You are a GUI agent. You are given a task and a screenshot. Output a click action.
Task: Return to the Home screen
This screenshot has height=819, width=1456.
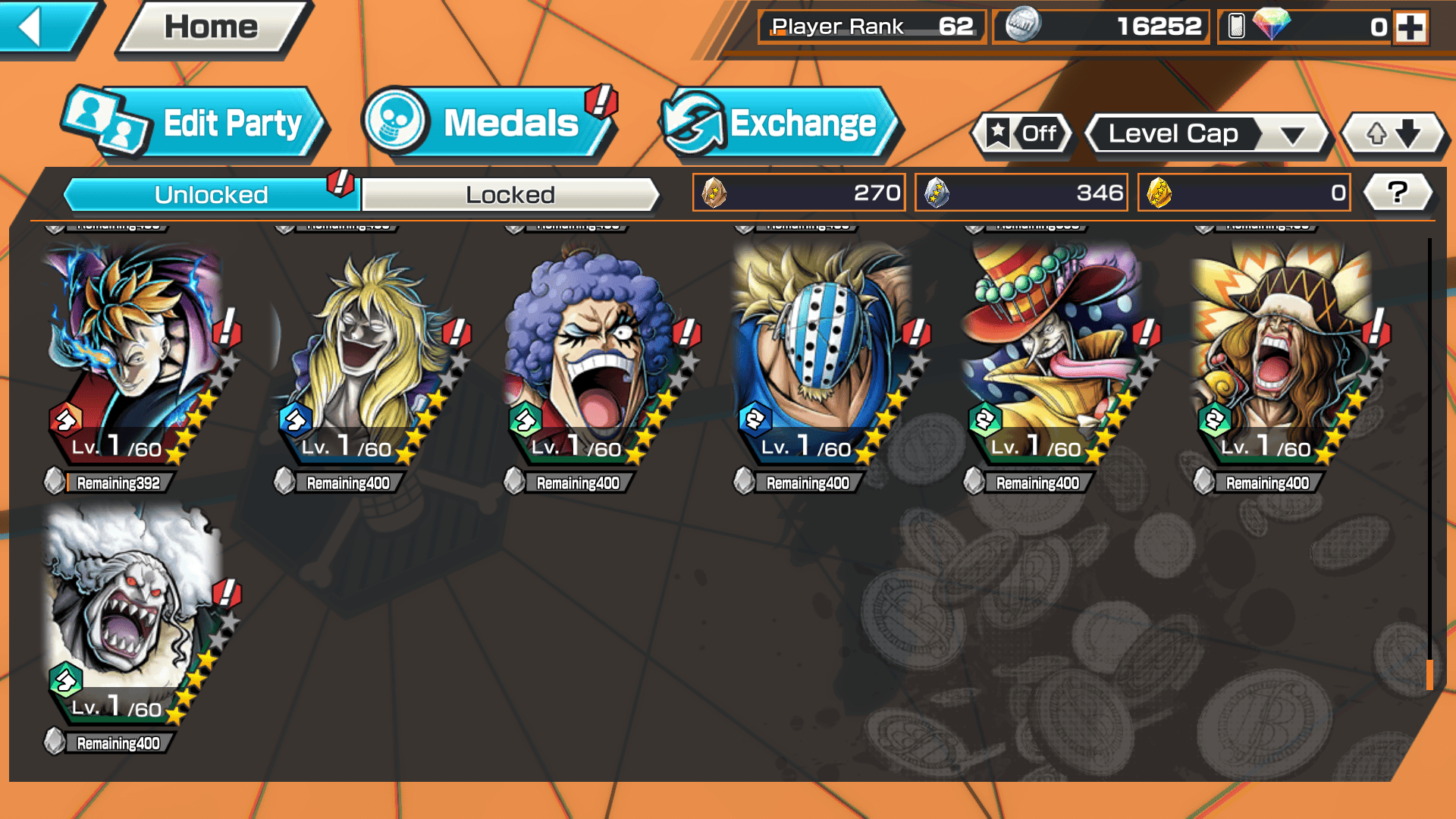[x=212, y=28]
